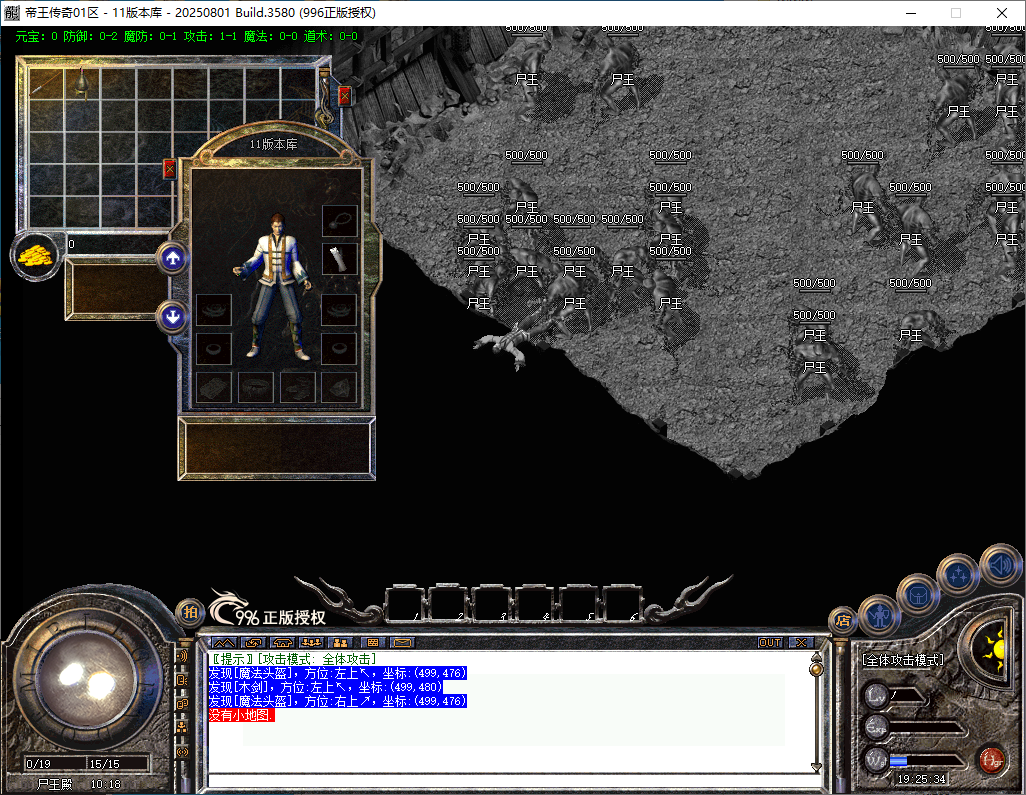
Task: Change the 全体攻击模式 attack mode label
Action: [903, 660]
